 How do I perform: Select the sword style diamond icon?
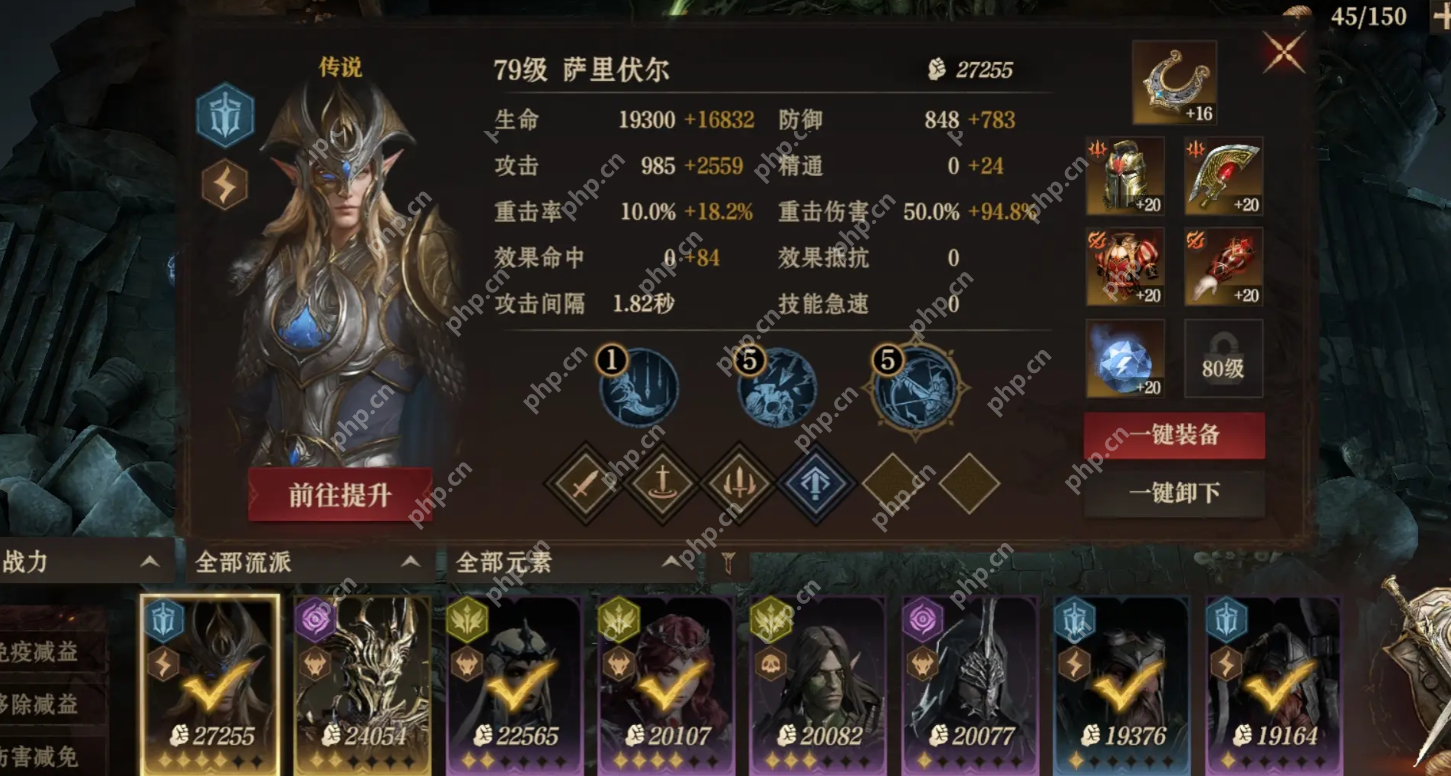coord(583,484)
